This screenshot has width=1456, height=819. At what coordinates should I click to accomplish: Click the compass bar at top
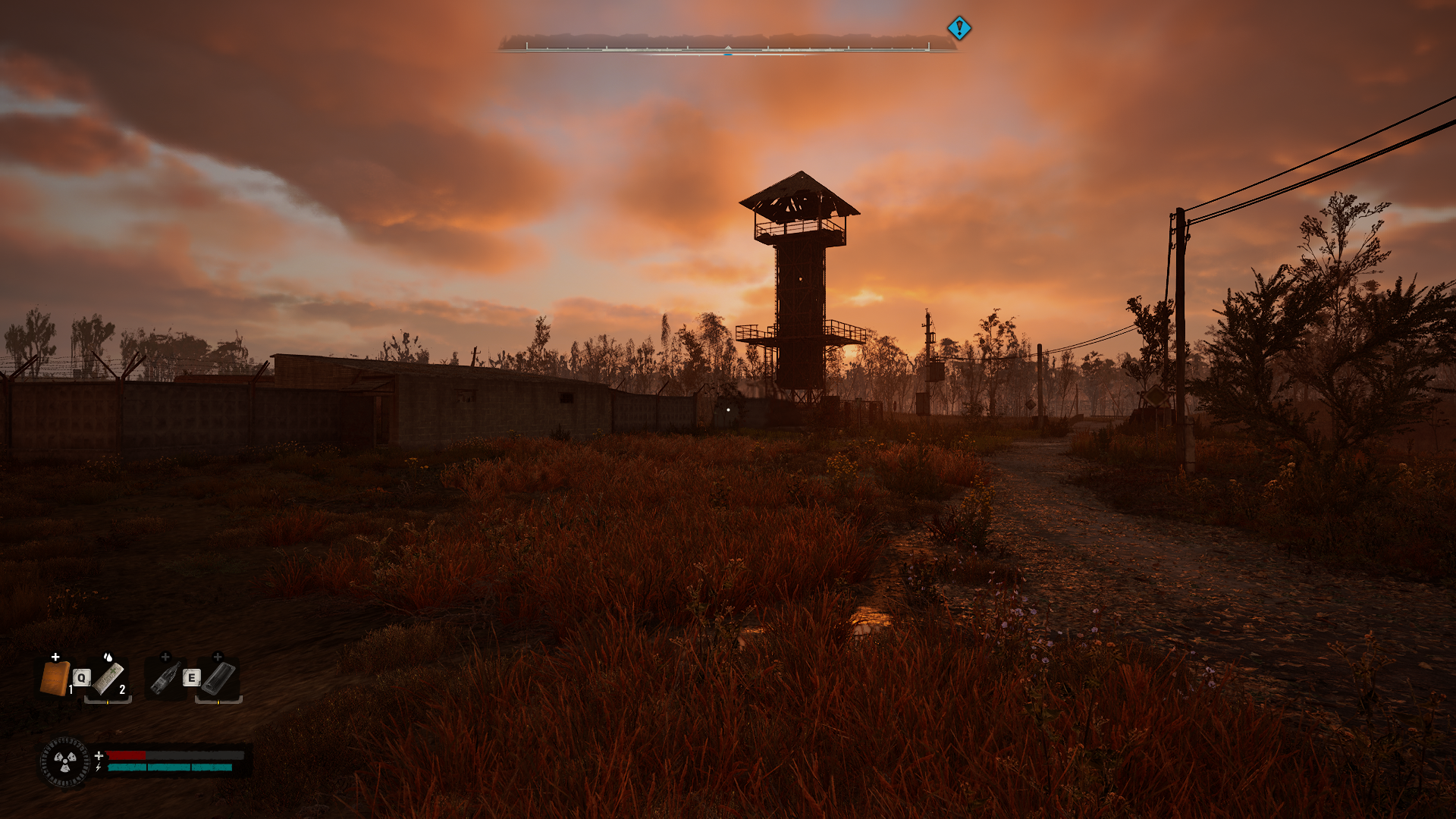click(x=727, y=45)
